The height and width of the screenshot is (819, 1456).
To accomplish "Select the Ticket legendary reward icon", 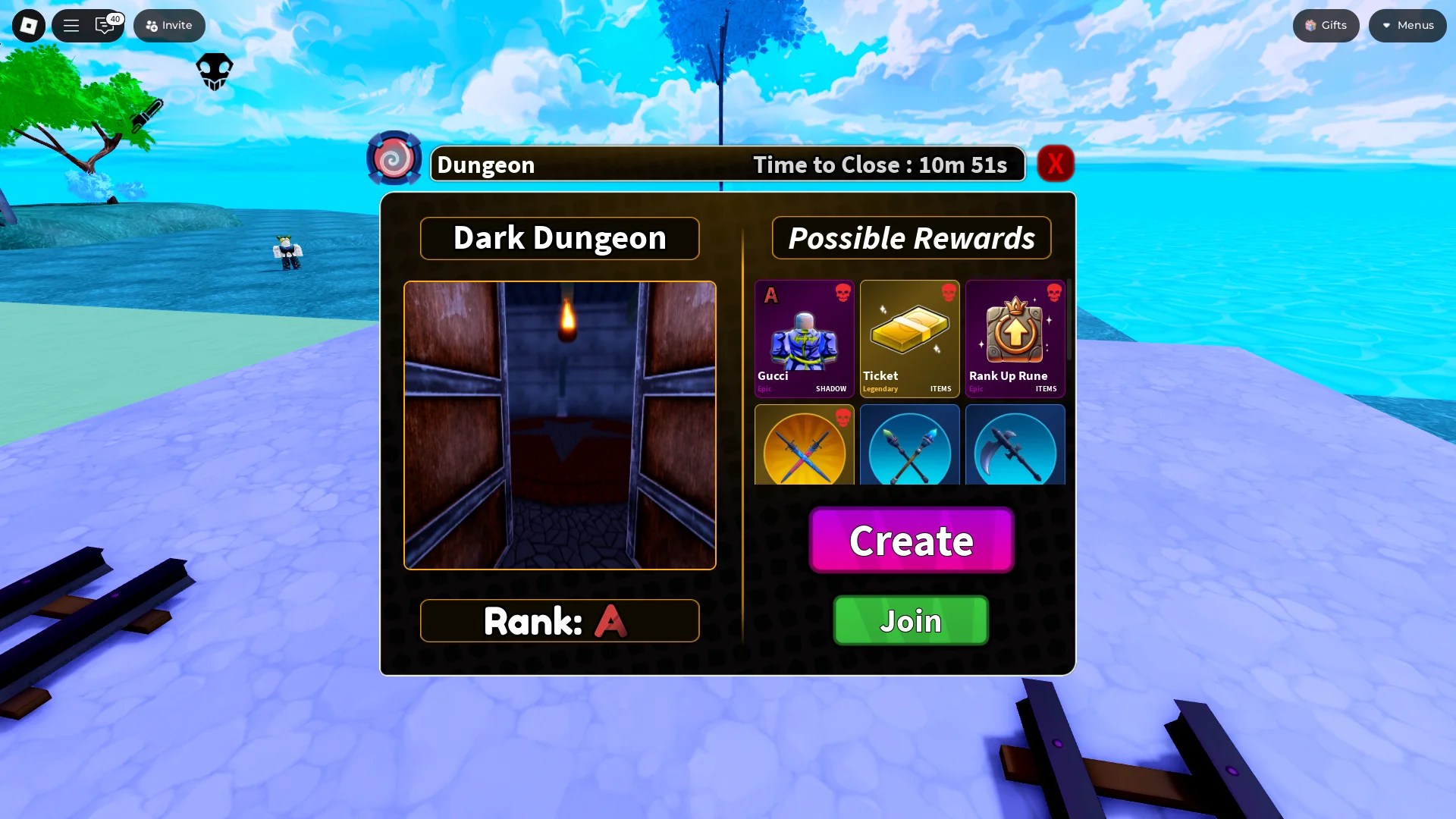I will point(909,334).
